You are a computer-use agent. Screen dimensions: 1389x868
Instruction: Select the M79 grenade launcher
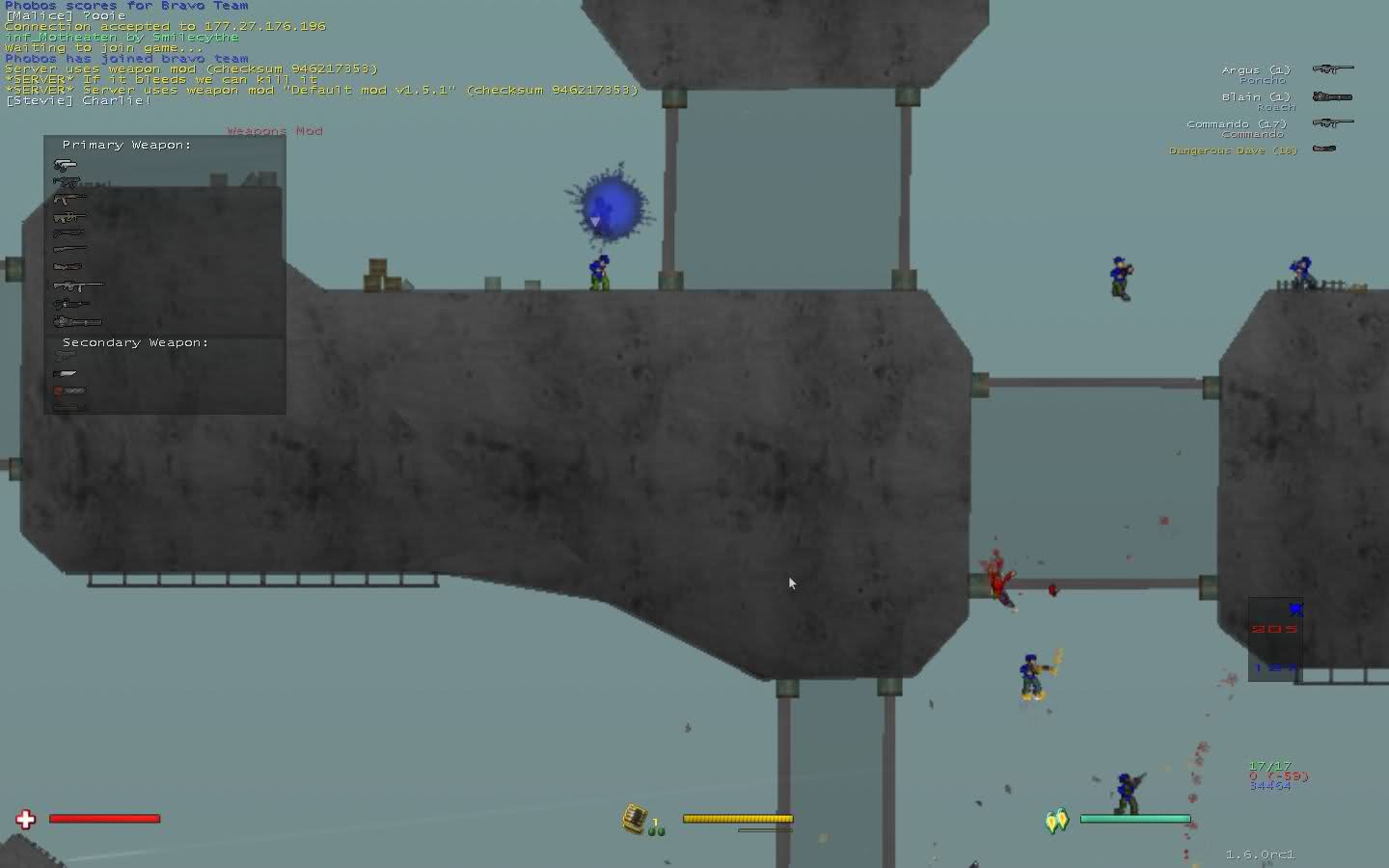(68, 267)
